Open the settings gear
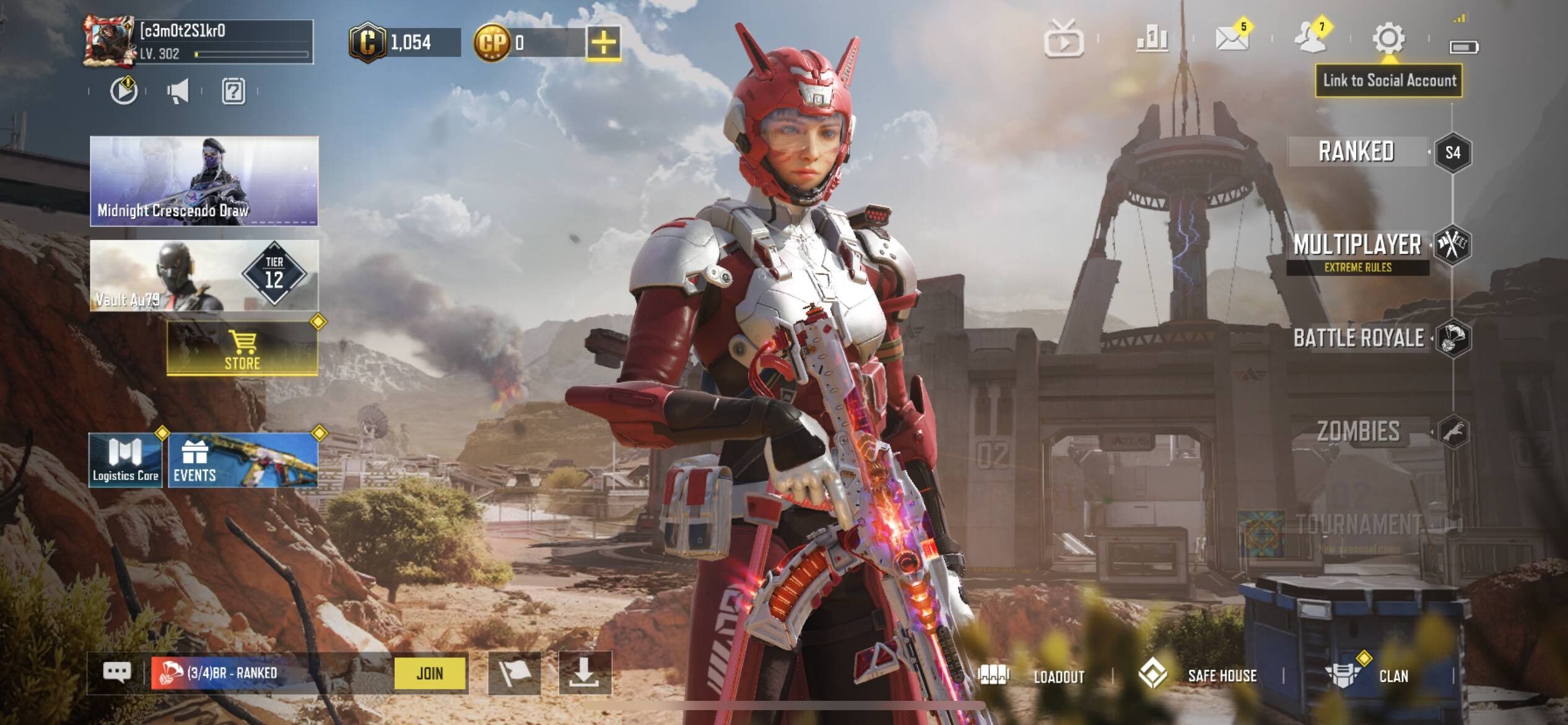The height and width of the screenshot is (725, 1568). [1388, 39]
